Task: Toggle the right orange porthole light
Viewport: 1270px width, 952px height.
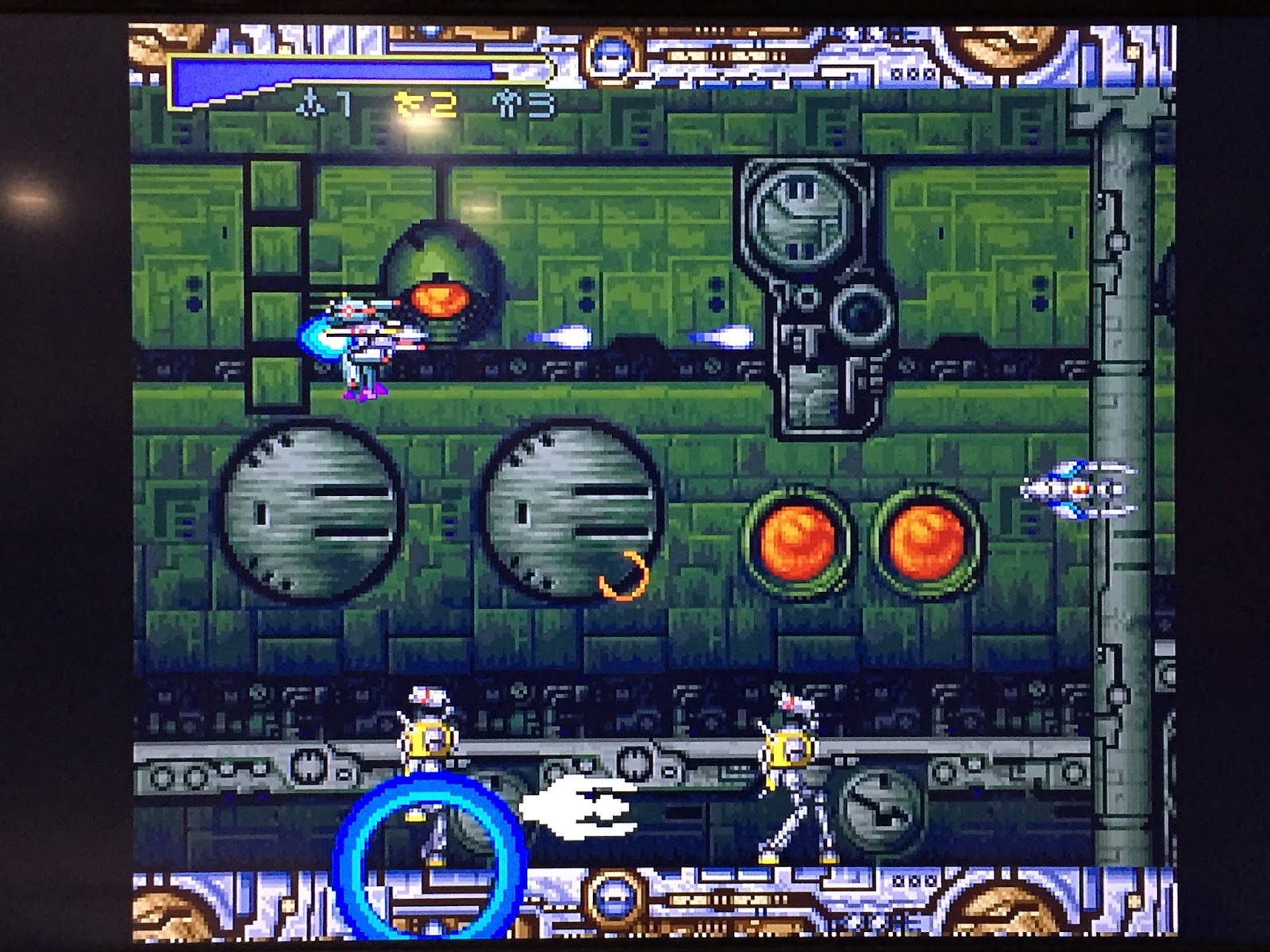Action: coord(925,543)
